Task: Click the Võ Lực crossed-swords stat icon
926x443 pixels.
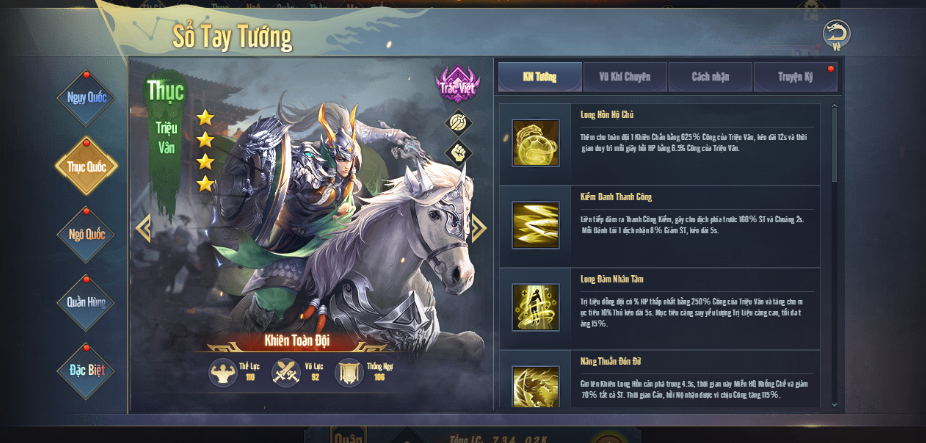Action: pos(286,373)
